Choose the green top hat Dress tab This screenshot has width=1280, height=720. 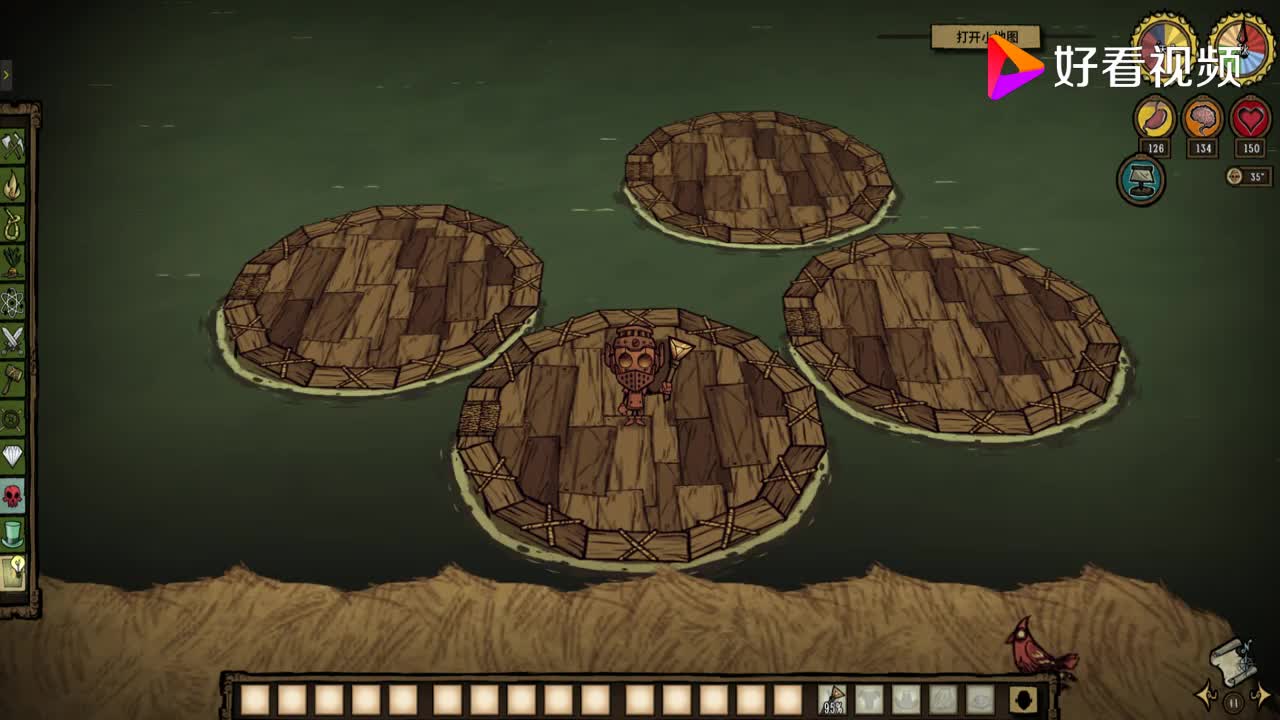[12, 533]
